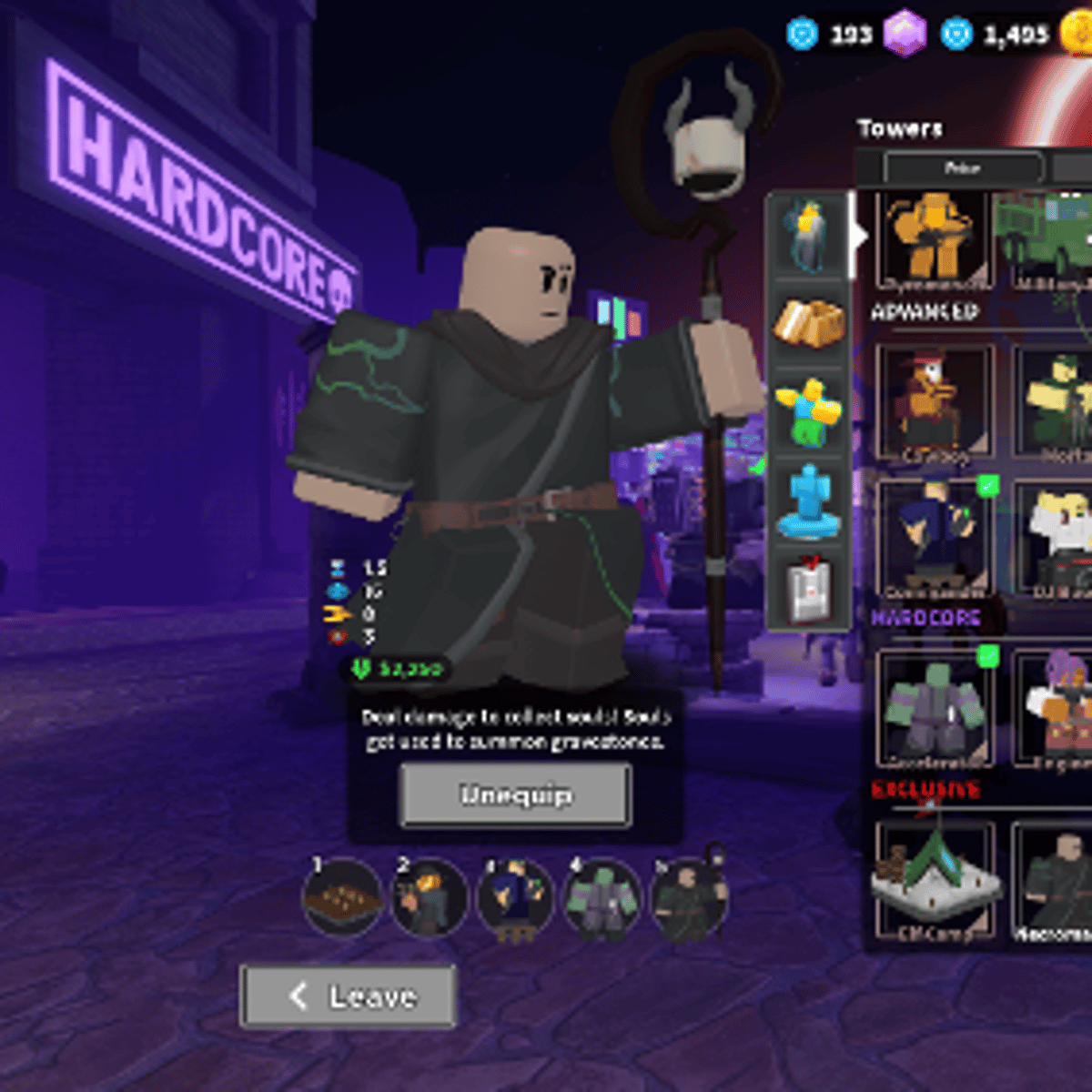This screenshot has width=1092, height=1092.
Task: Choose the Accelerator in loadout slot 4
Action: [x=602, y=898]
